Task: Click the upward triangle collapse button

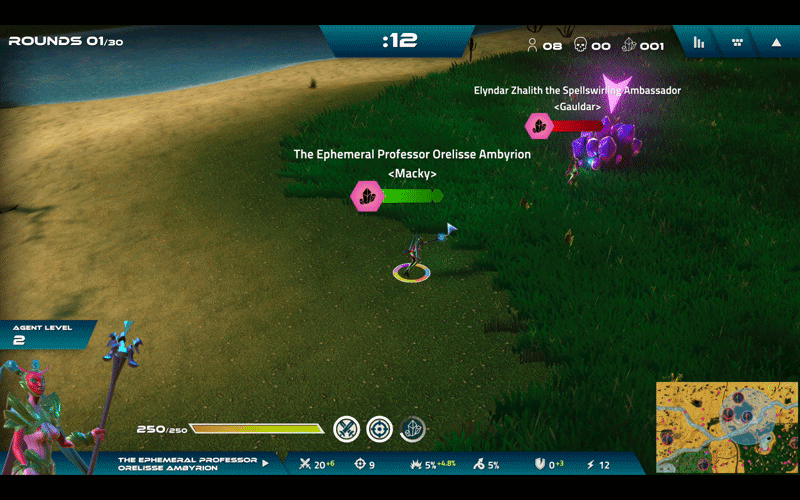Action: 776,42
